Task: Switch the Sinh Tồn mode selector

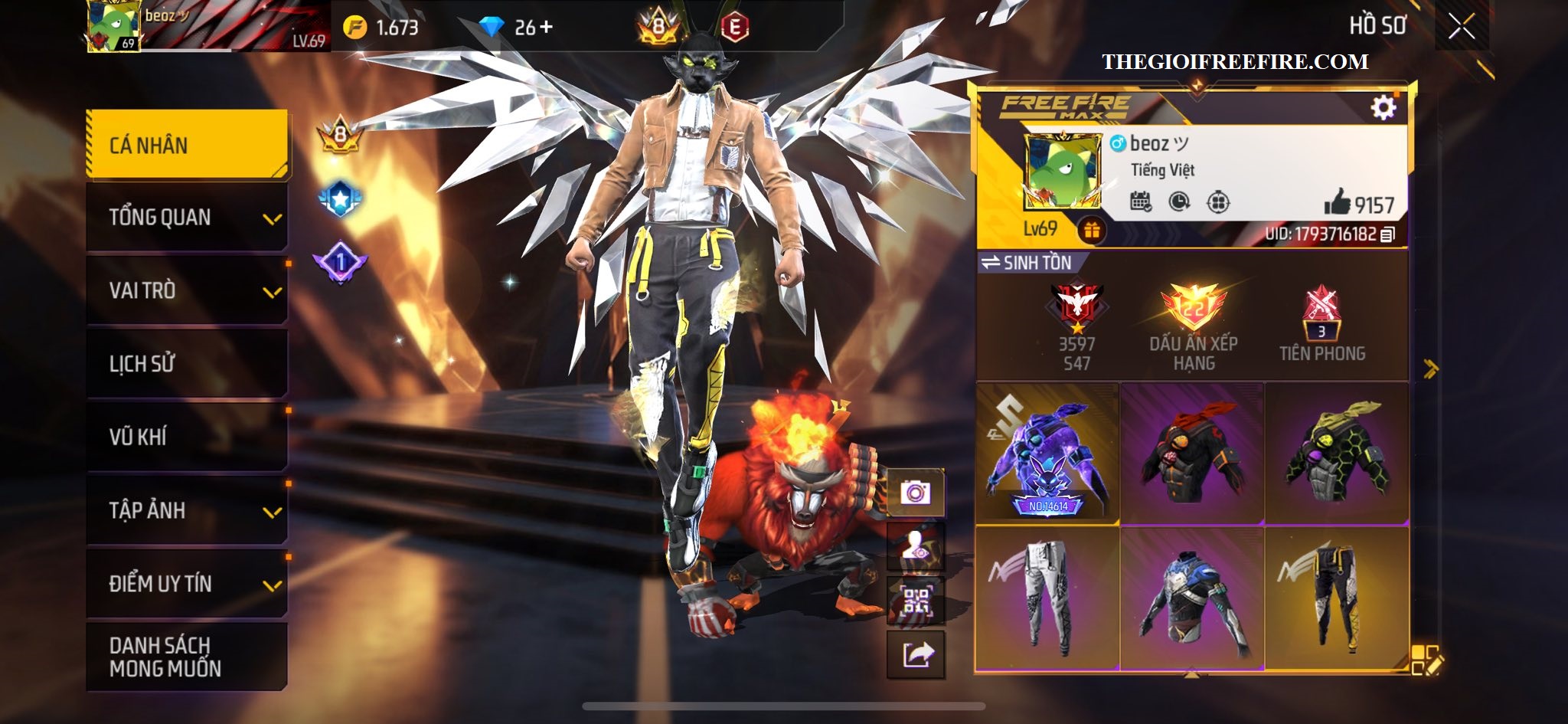Action: 1027,263
